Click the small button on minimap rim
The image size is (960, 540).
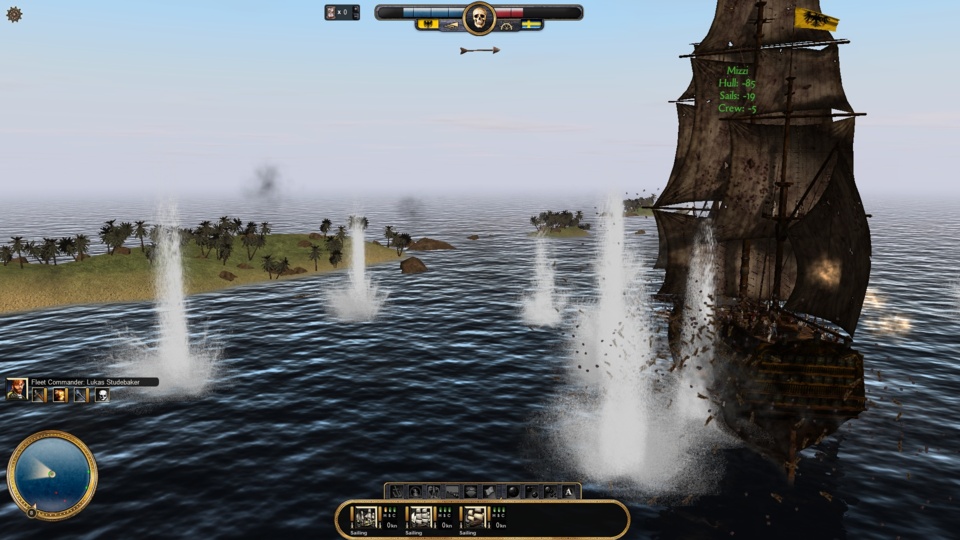(31, 512)
